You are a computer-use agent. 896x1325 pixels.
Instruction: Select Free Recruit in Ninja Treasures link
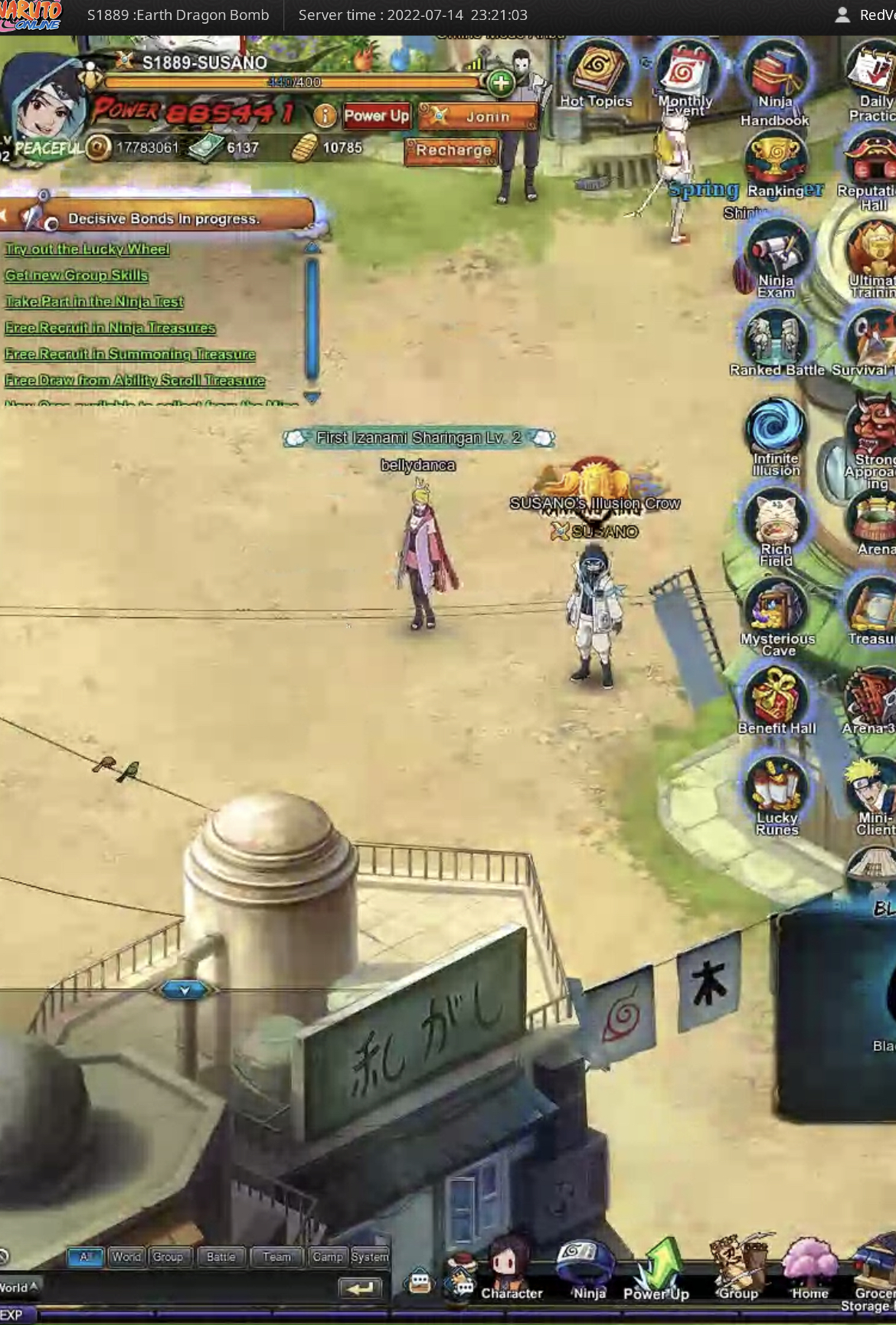110,328
